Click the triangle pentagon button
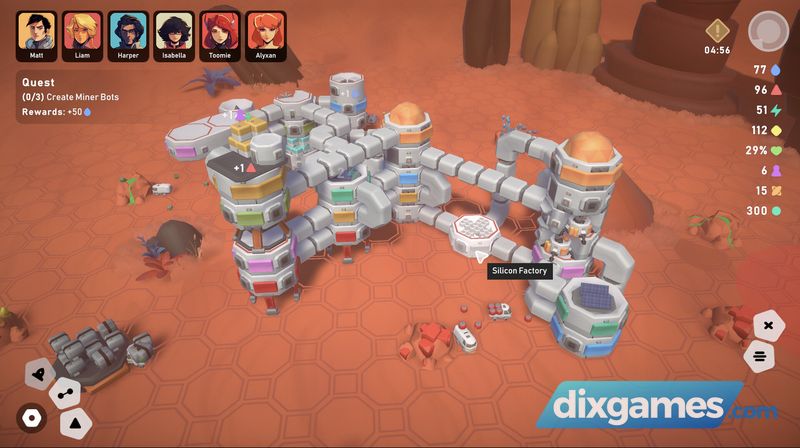Image resolution: width=800 pixels, height=448 pixels. tap(75, 423)
